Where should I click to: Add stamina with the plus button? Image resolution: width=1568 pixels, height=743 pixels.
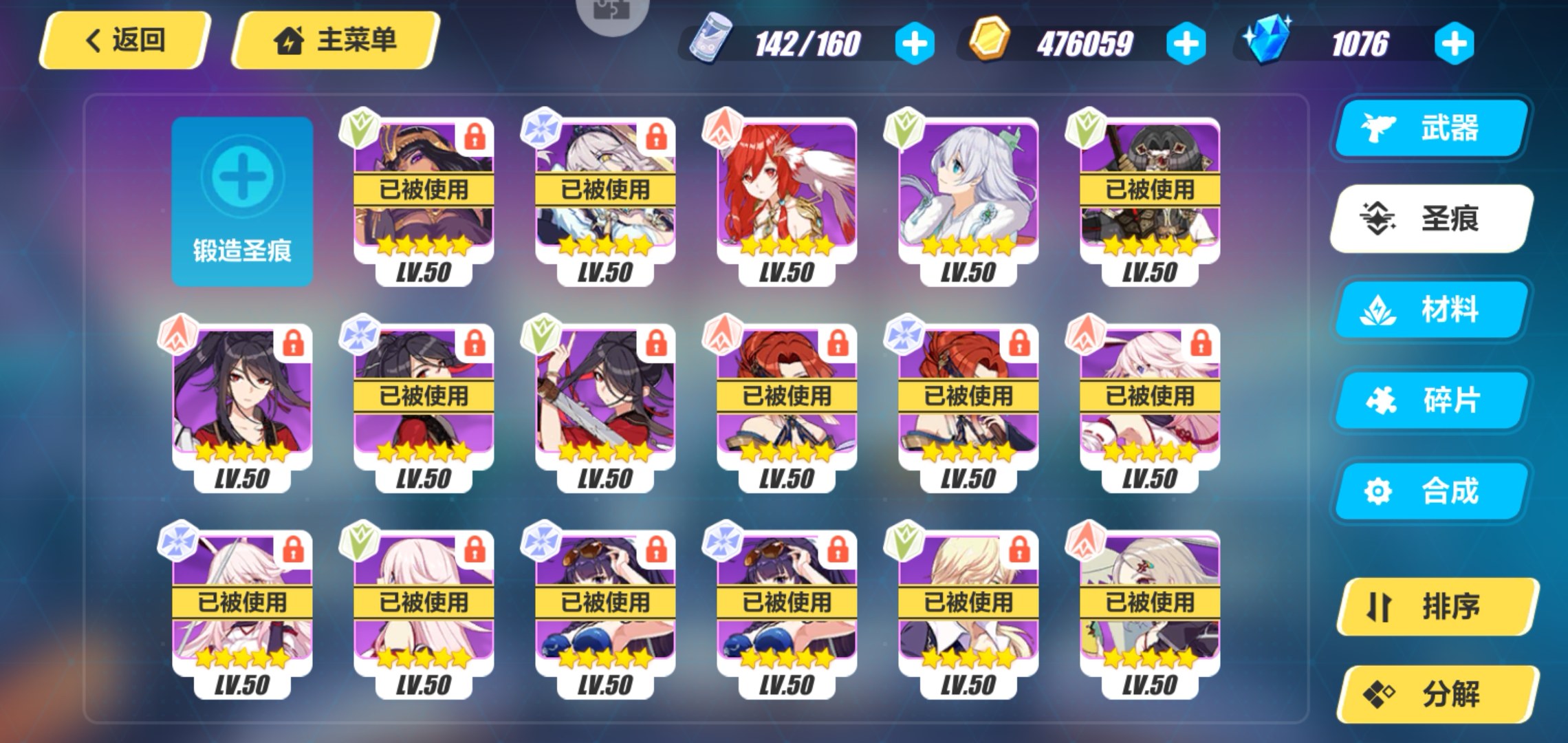point(914,44)
